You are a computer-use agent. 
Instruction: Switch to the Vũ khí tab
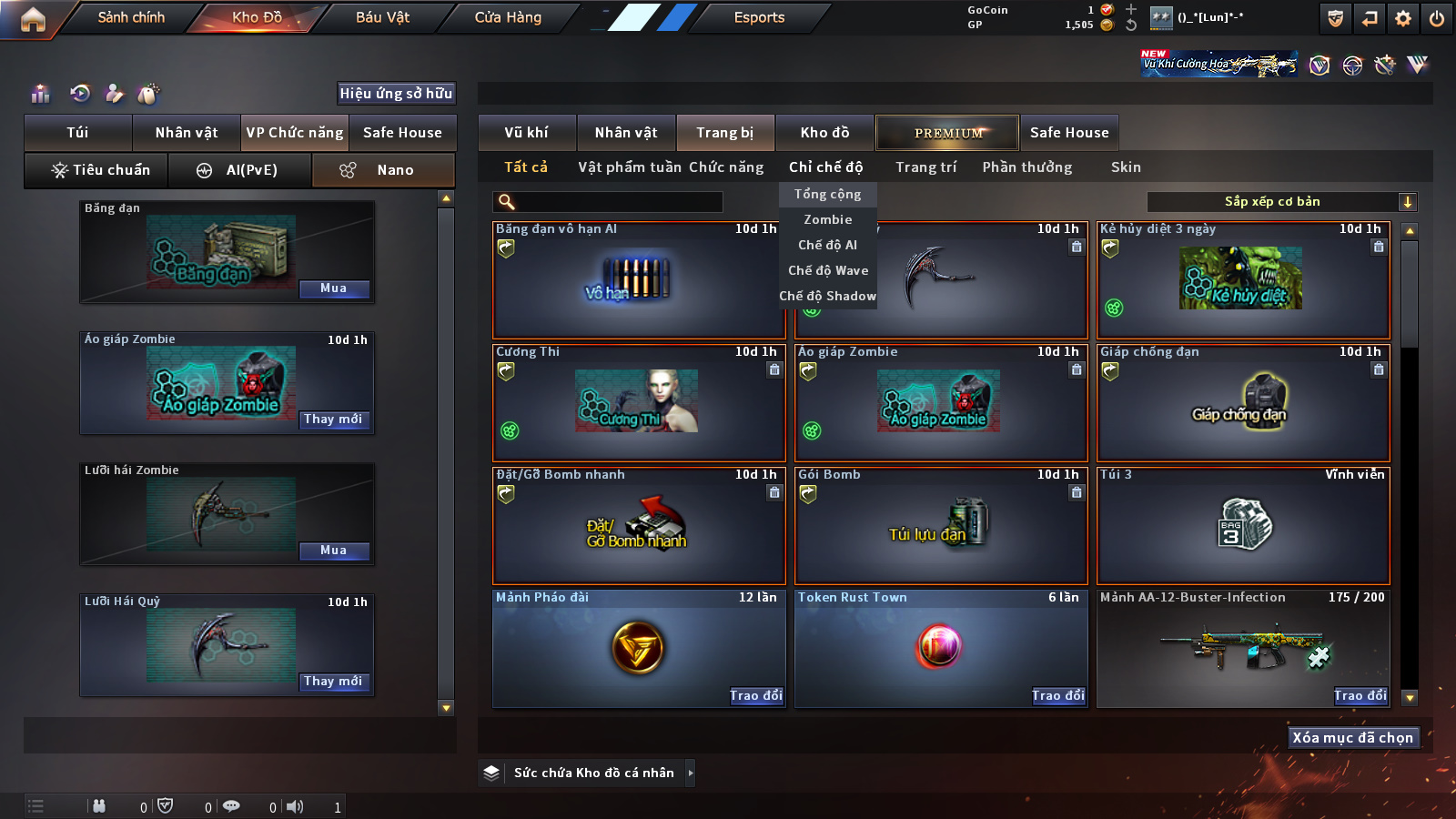(x=526, y=133)
